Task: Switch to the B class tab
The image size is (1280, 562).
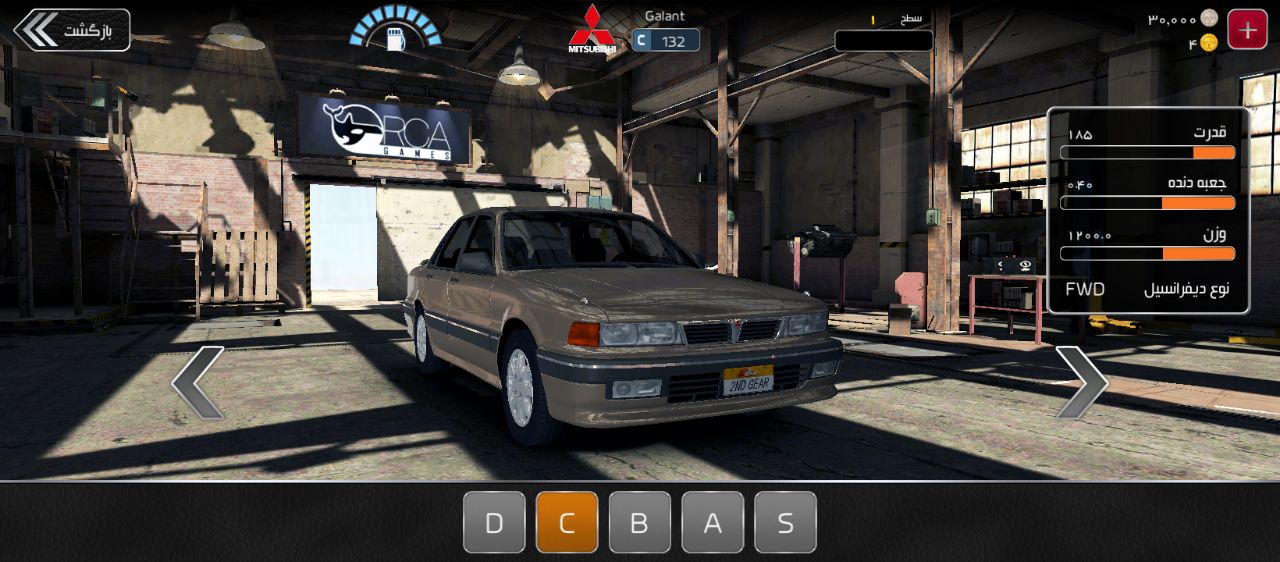Action: pos(640,522)
